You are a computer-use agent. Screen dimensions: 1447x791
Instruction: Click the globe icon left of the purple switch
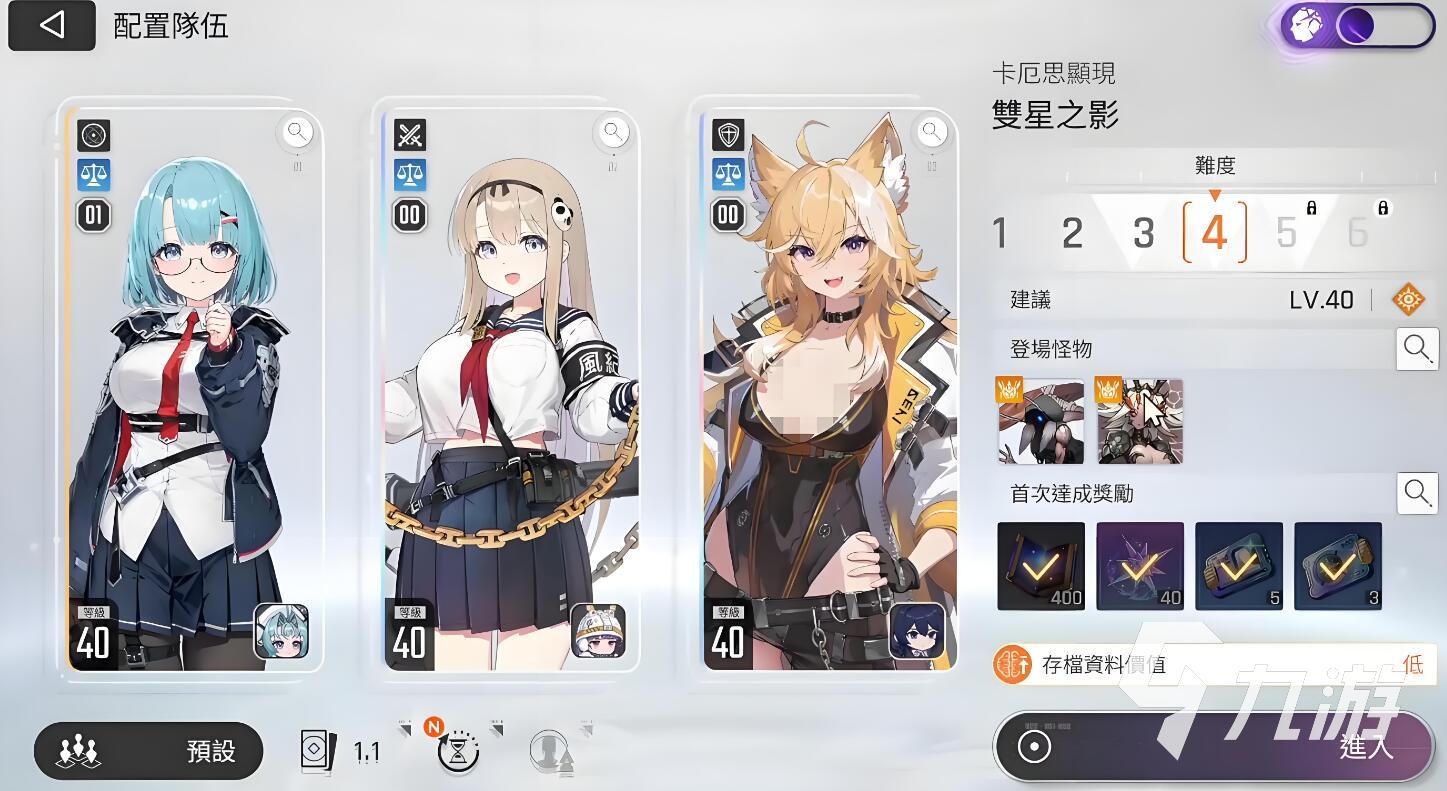(x=1306, y=24)
